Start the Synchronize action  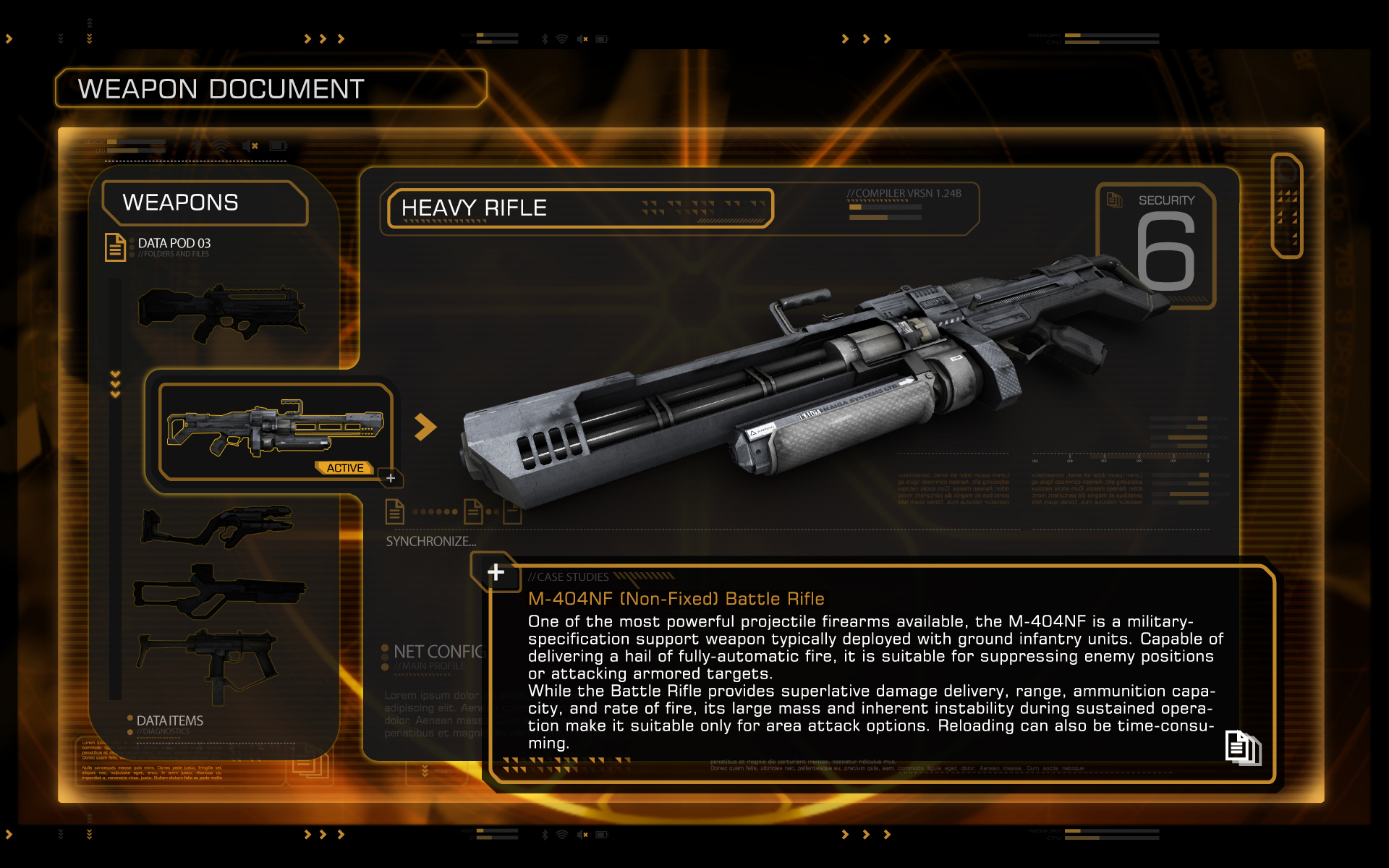(x=430, y=541)
